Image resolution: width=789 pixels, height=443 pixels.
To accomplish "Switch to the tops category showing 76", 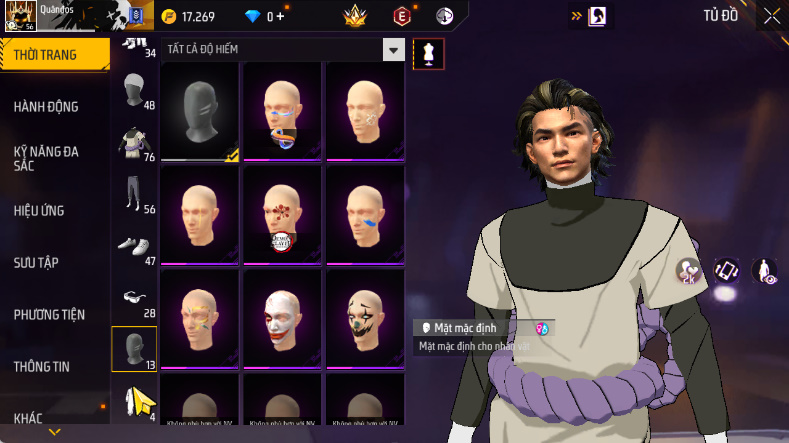I will (x=134, y=146).
